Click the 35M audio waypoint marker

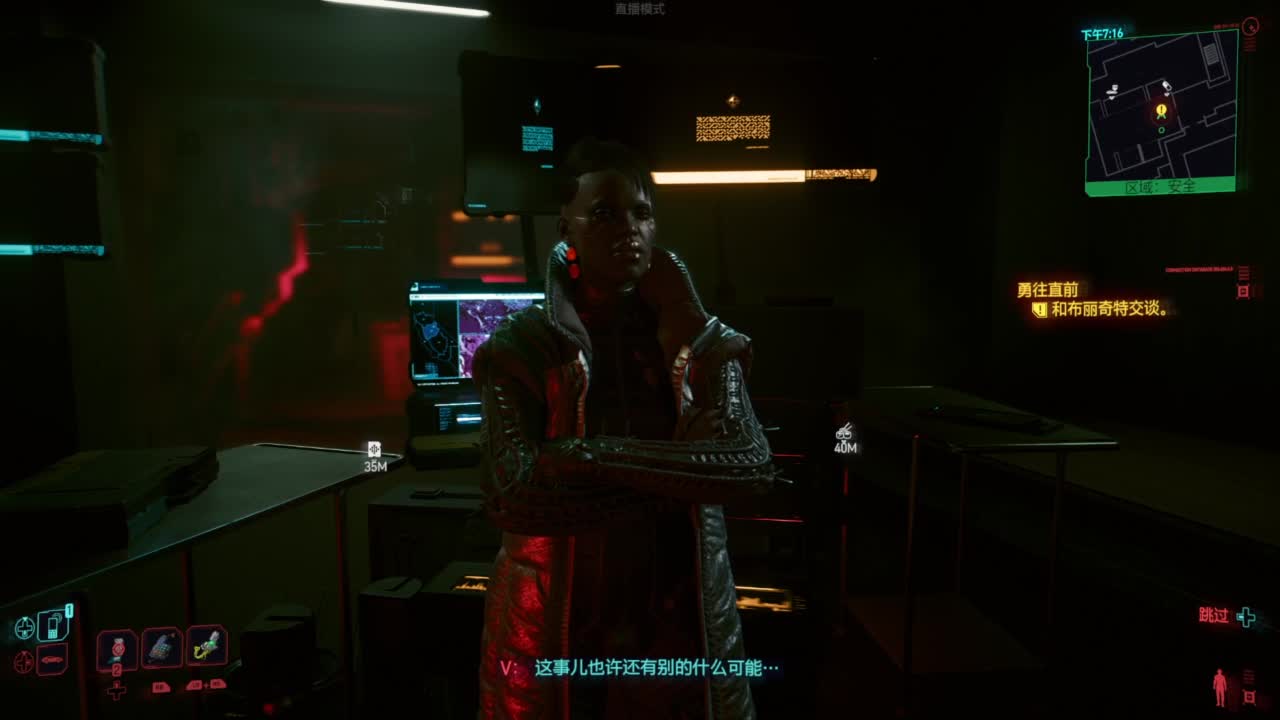coord(376,450)
